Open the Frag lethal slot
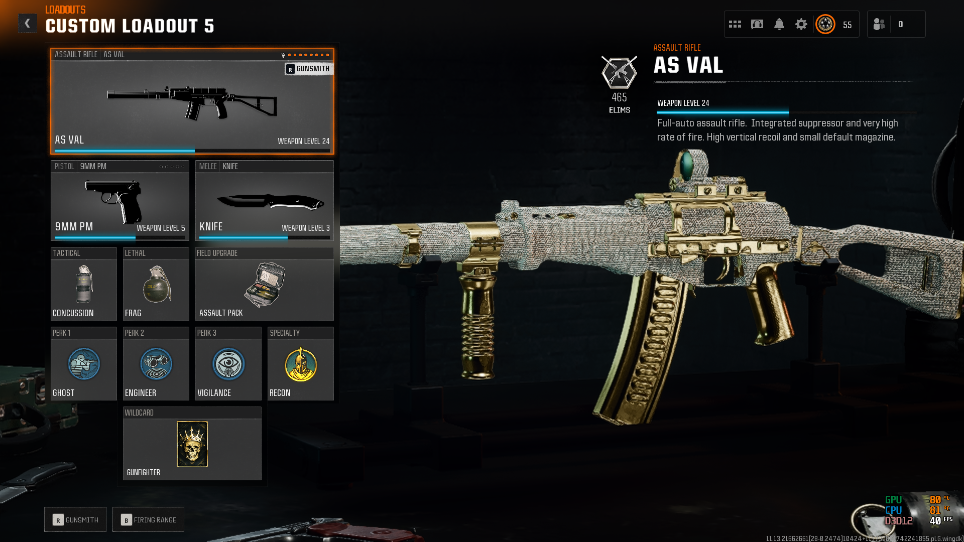The width and height of the screenshot is (964, 542). click(155, 284)
